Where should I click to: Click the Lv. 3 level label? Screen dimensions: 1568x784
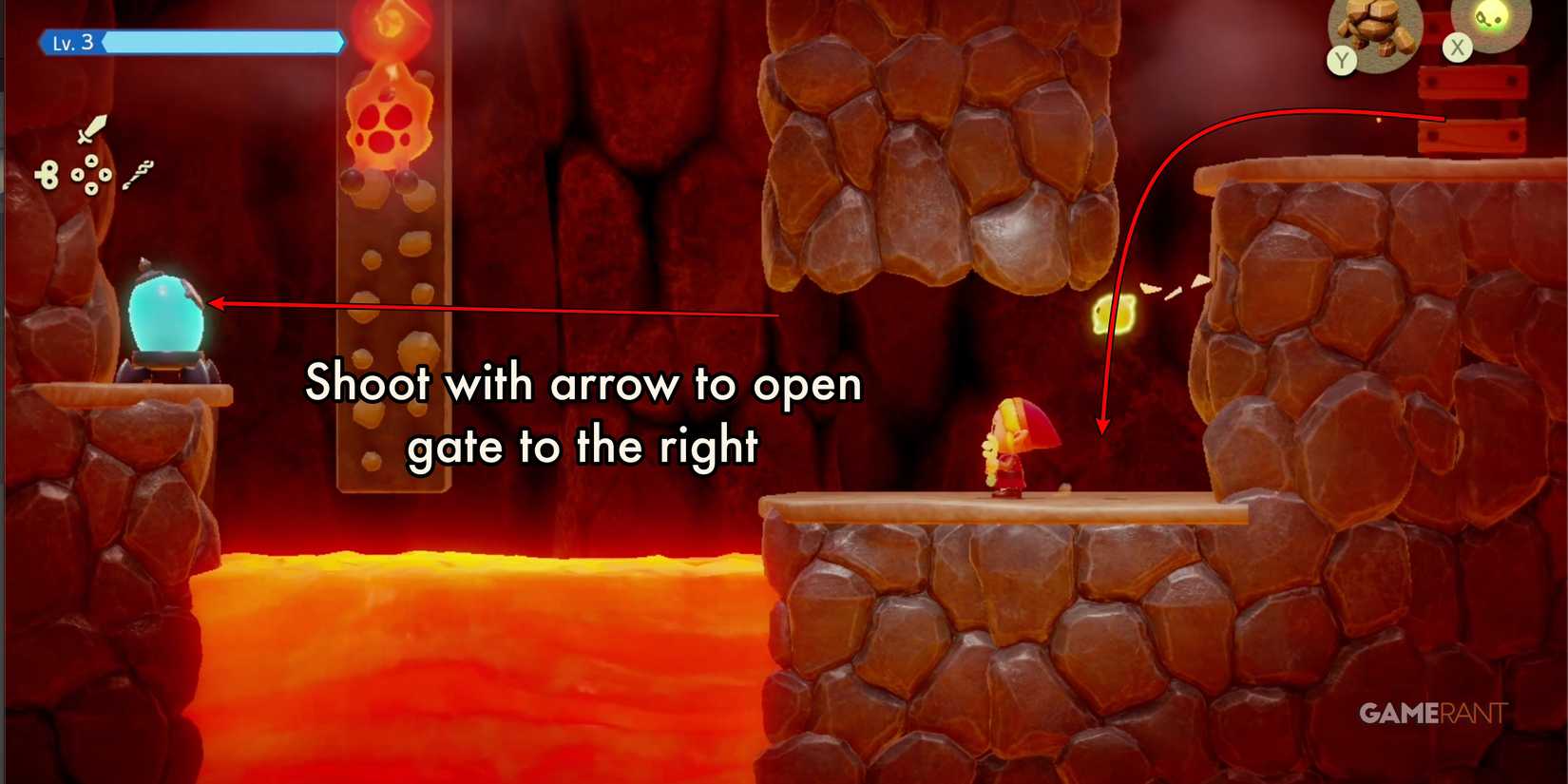click(x=73, y=43)
